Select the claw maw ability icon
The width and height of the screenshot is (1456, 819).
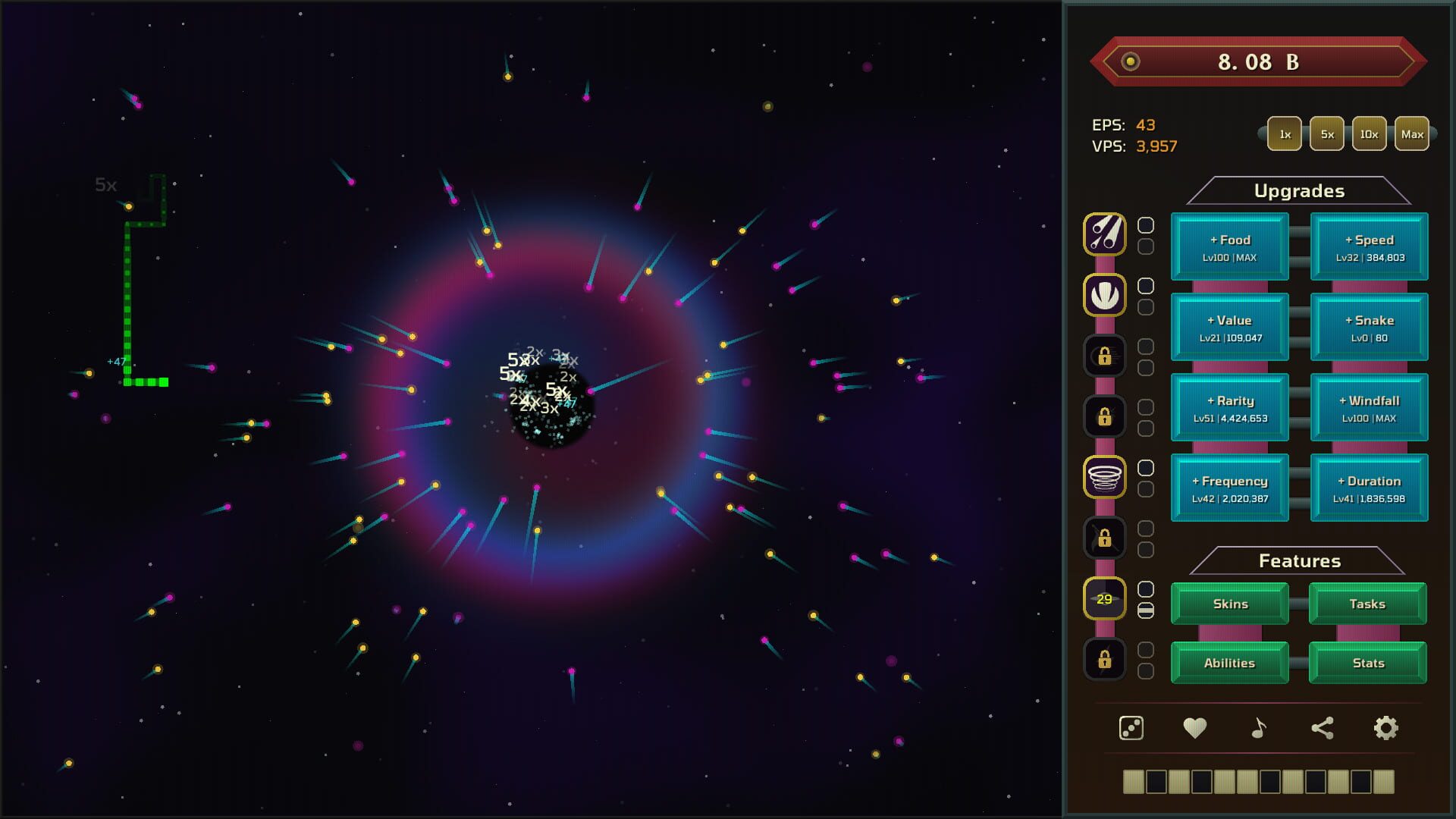pyautogui.click(x=1105, y=295)
